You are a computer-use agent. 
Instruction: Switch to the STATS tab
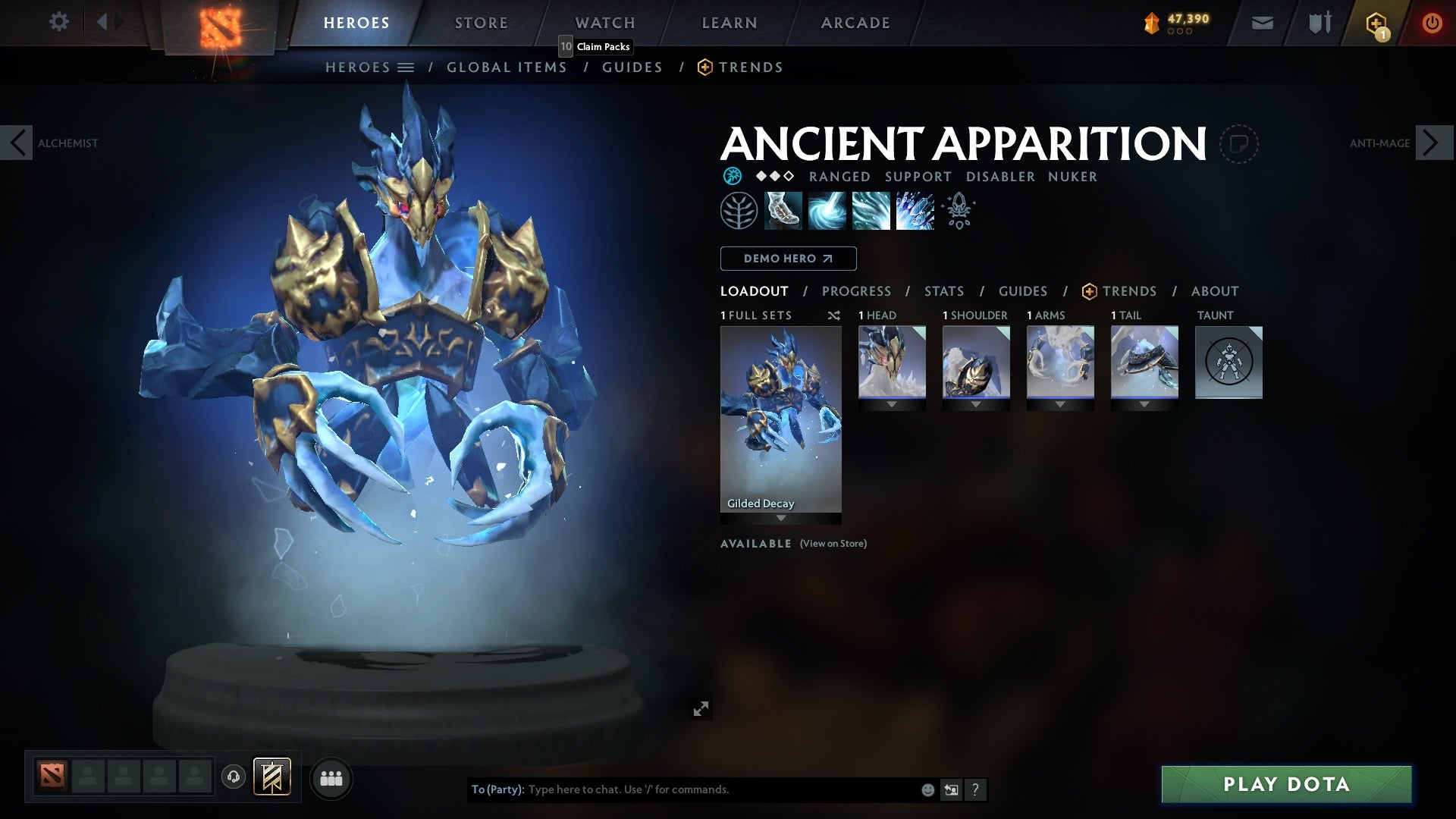click(x=943, y=291)
